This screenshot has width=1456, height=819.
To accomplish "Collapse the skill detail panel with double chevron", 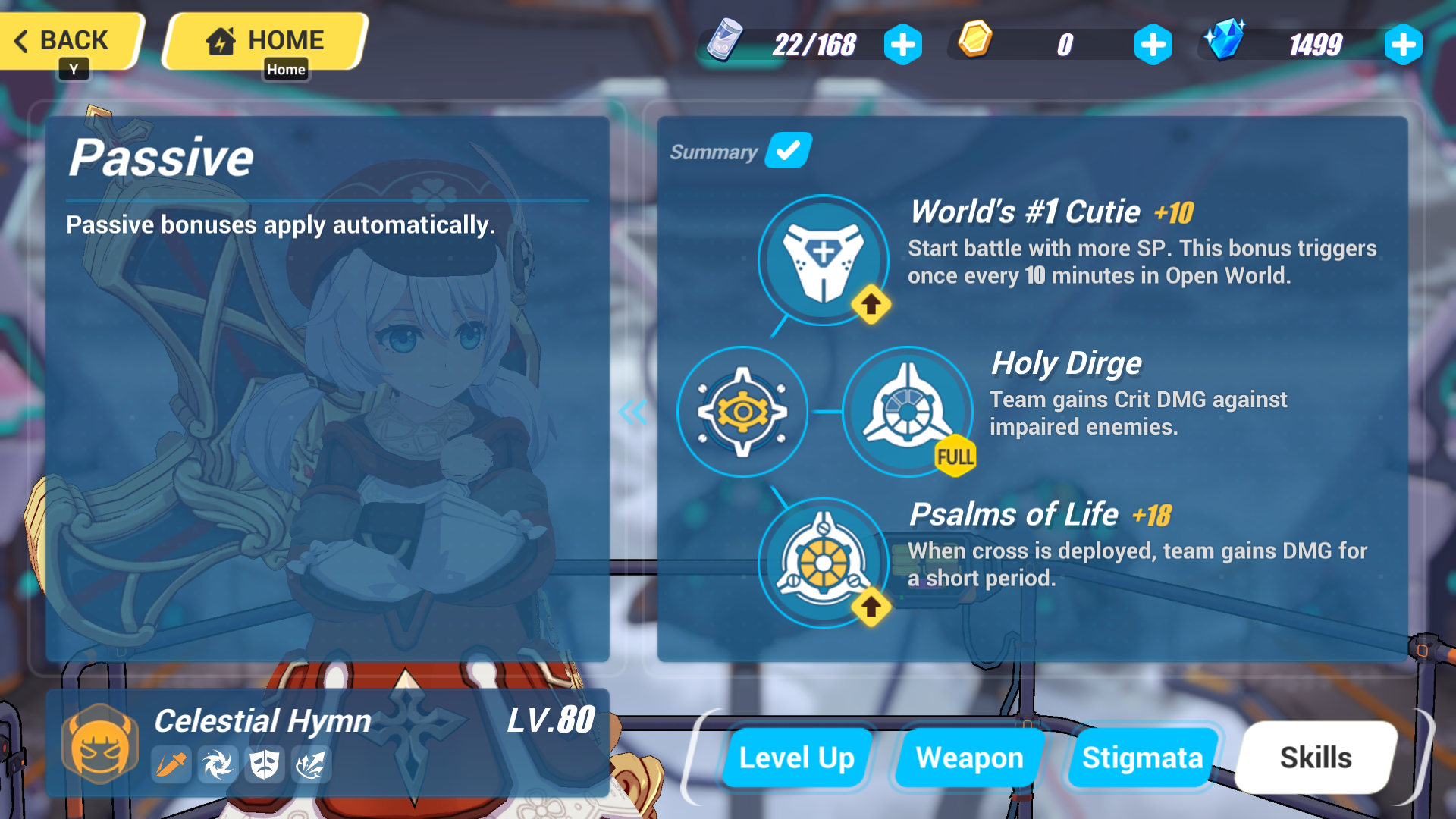I will (632, 413).
